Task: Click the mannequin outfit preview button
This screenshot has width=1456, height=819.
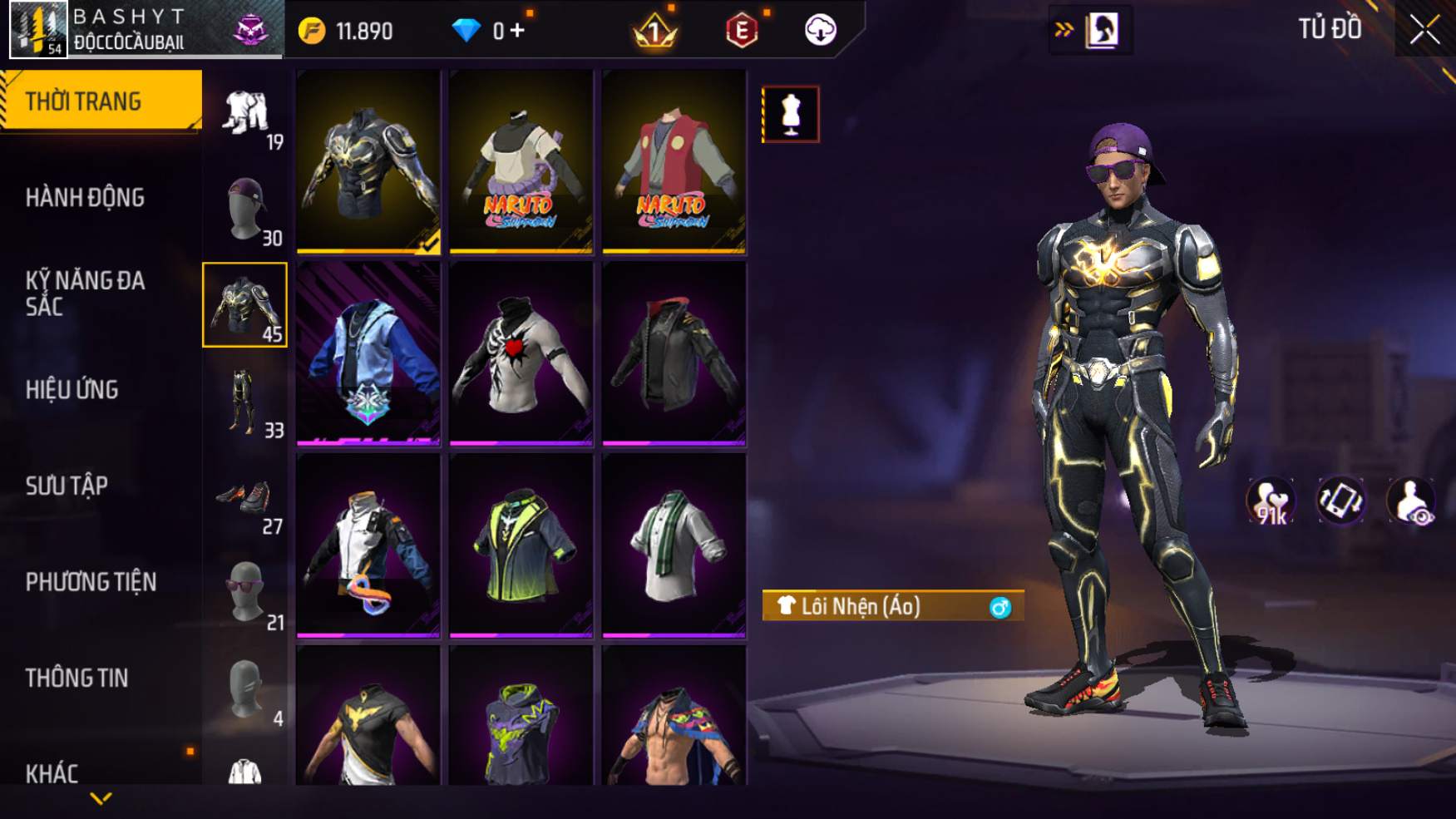Action: click(790, 114)
